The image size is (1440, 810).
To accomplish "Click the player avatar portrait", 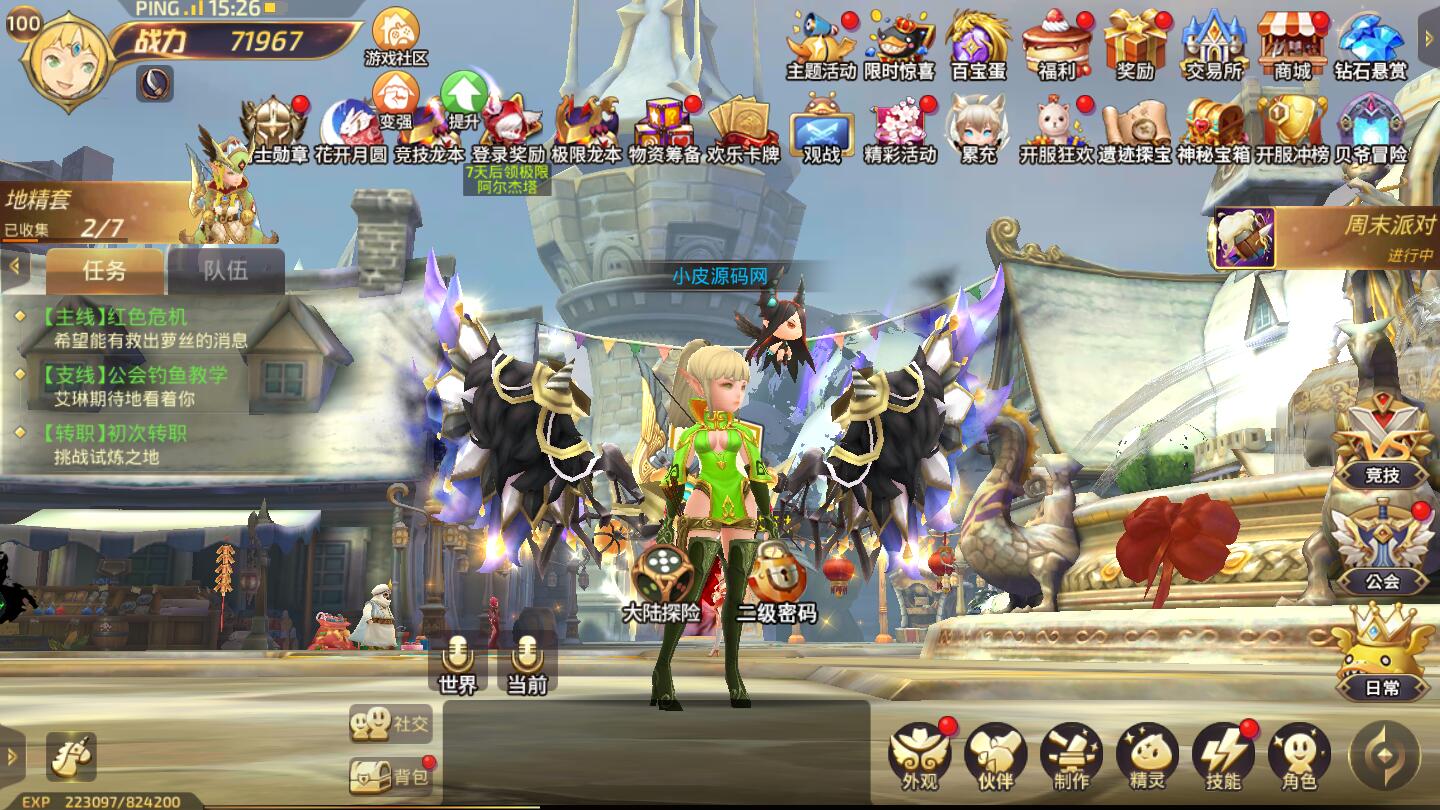I will click(66, 60).
